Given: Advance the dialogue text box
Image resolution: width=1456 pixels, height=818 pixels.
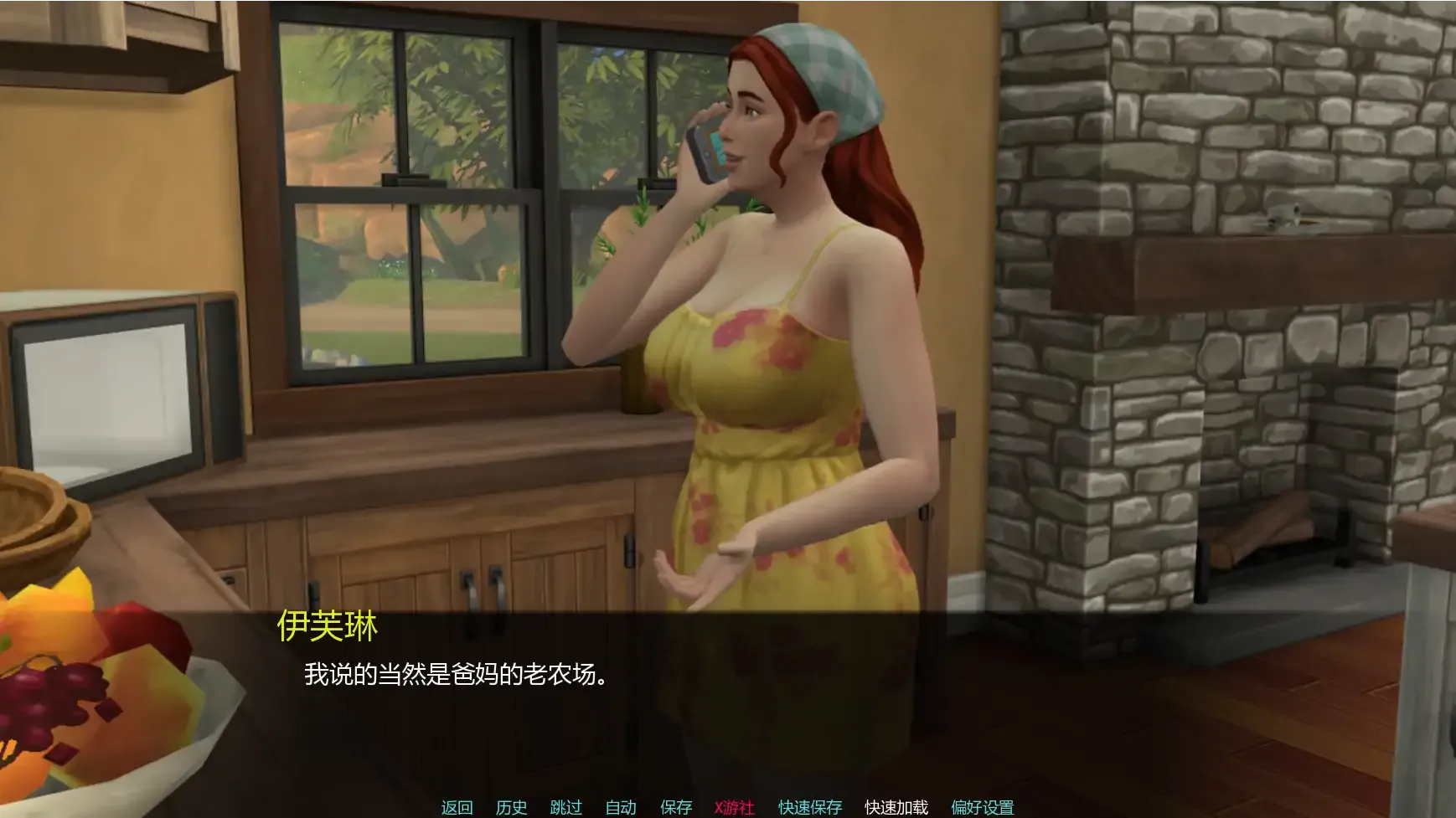Looking at the screenshot, I should pyautogui.click(x=727, y=703).
